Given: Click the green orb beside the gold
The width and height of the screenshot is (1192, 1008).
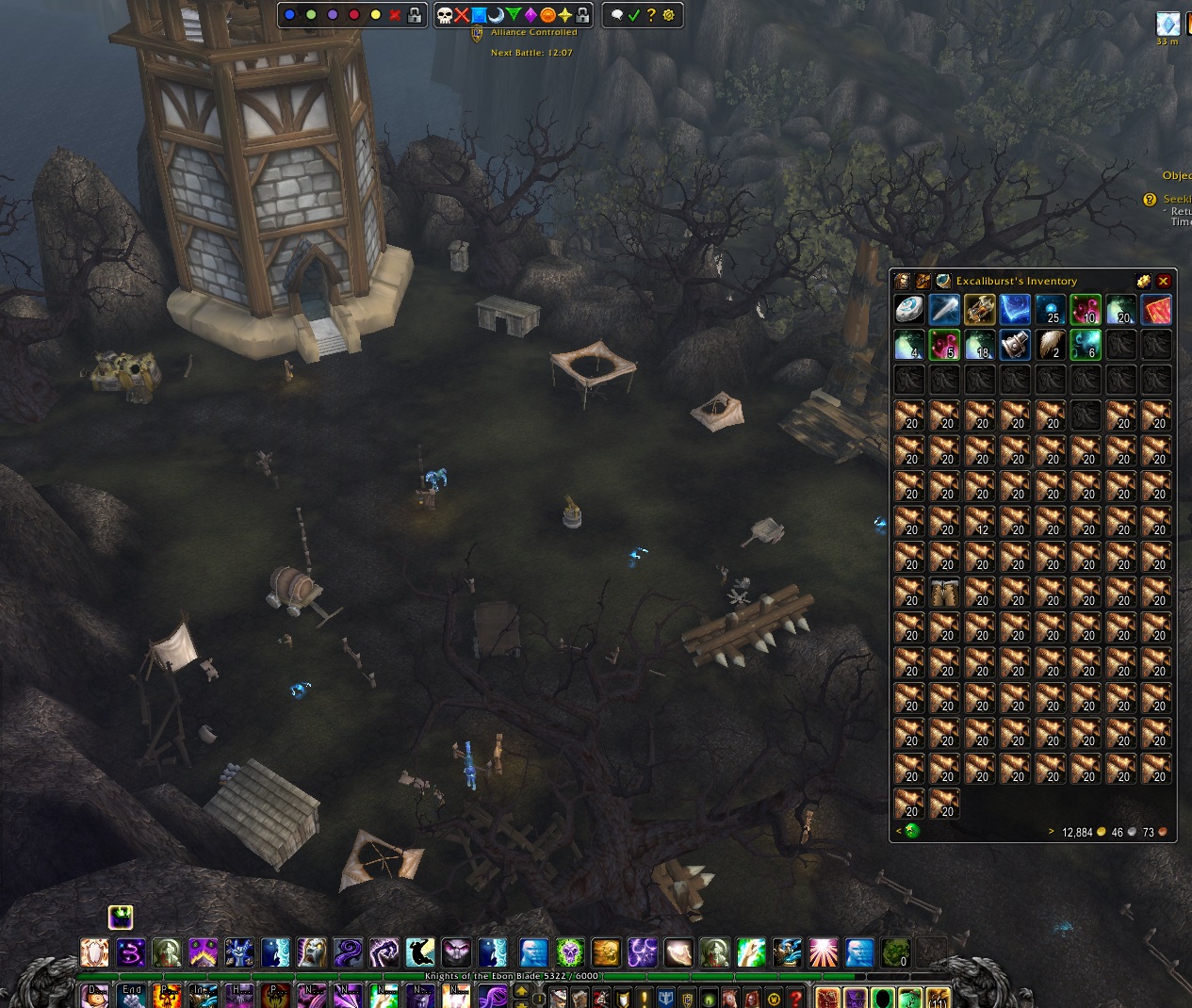Looking at the screenshot, I should point(911,831).
